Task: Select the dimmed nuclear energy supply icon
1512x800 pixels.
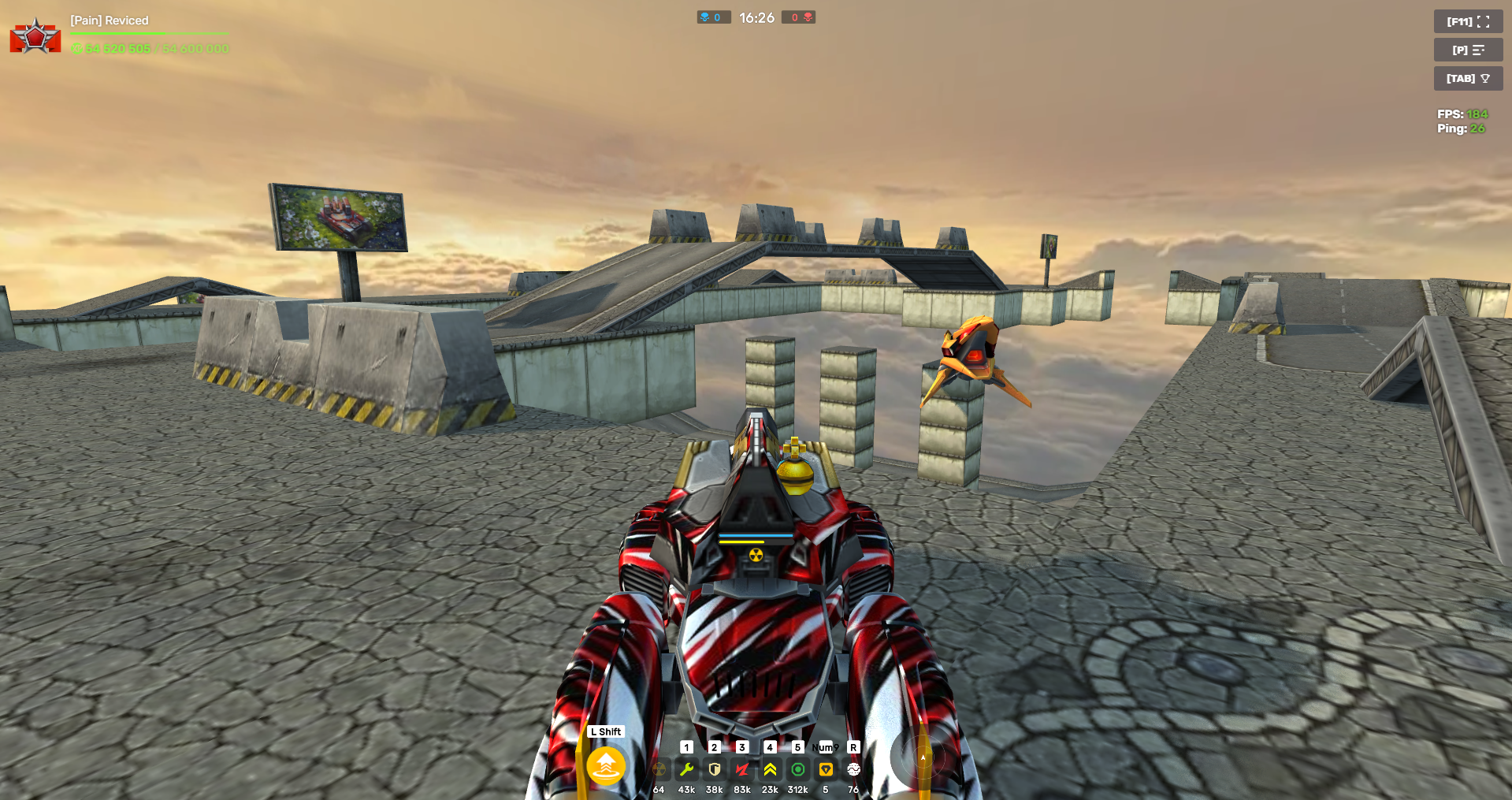Action: coord(659,769)
